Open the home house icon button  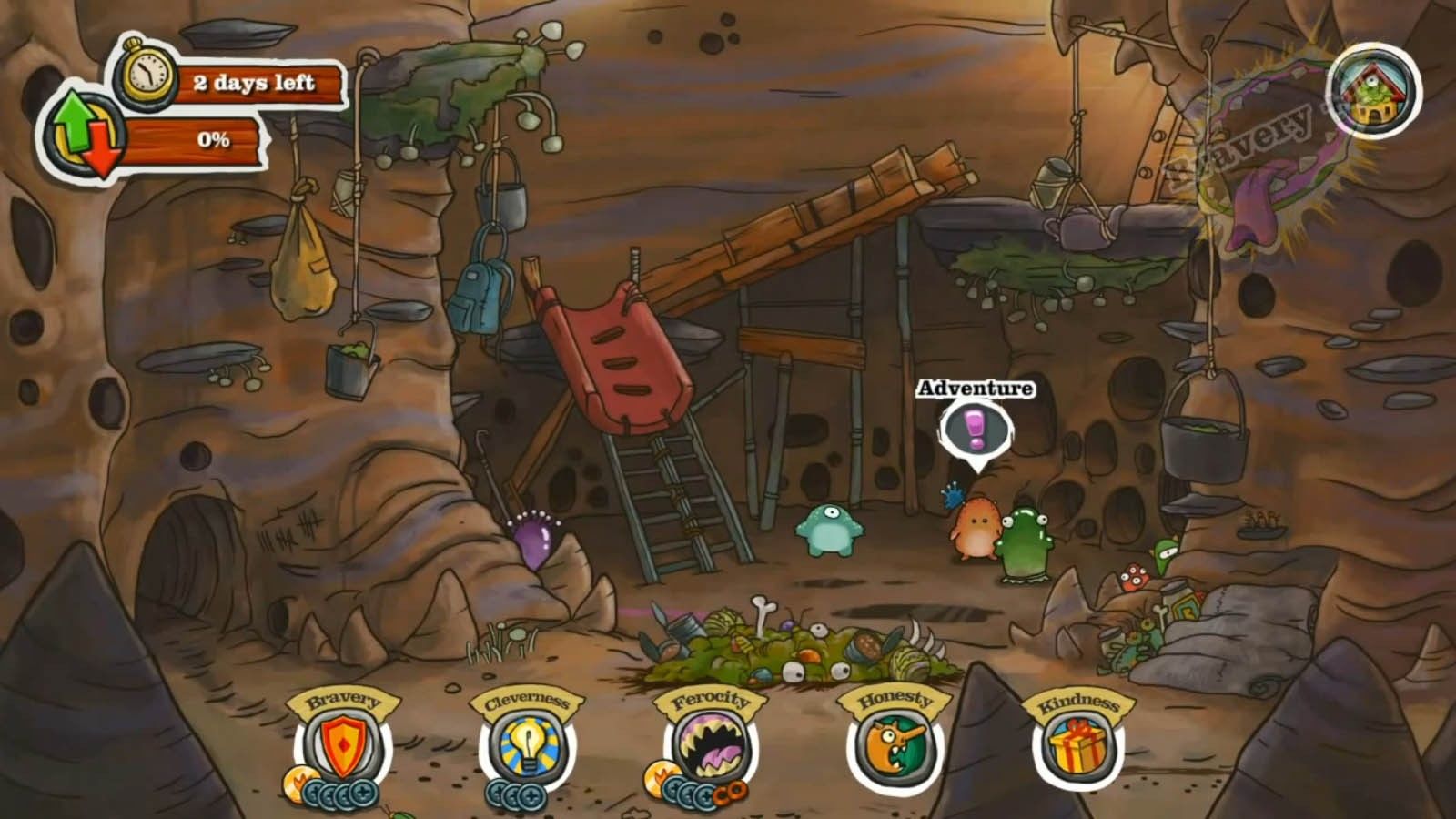(x=1374, y=90)
